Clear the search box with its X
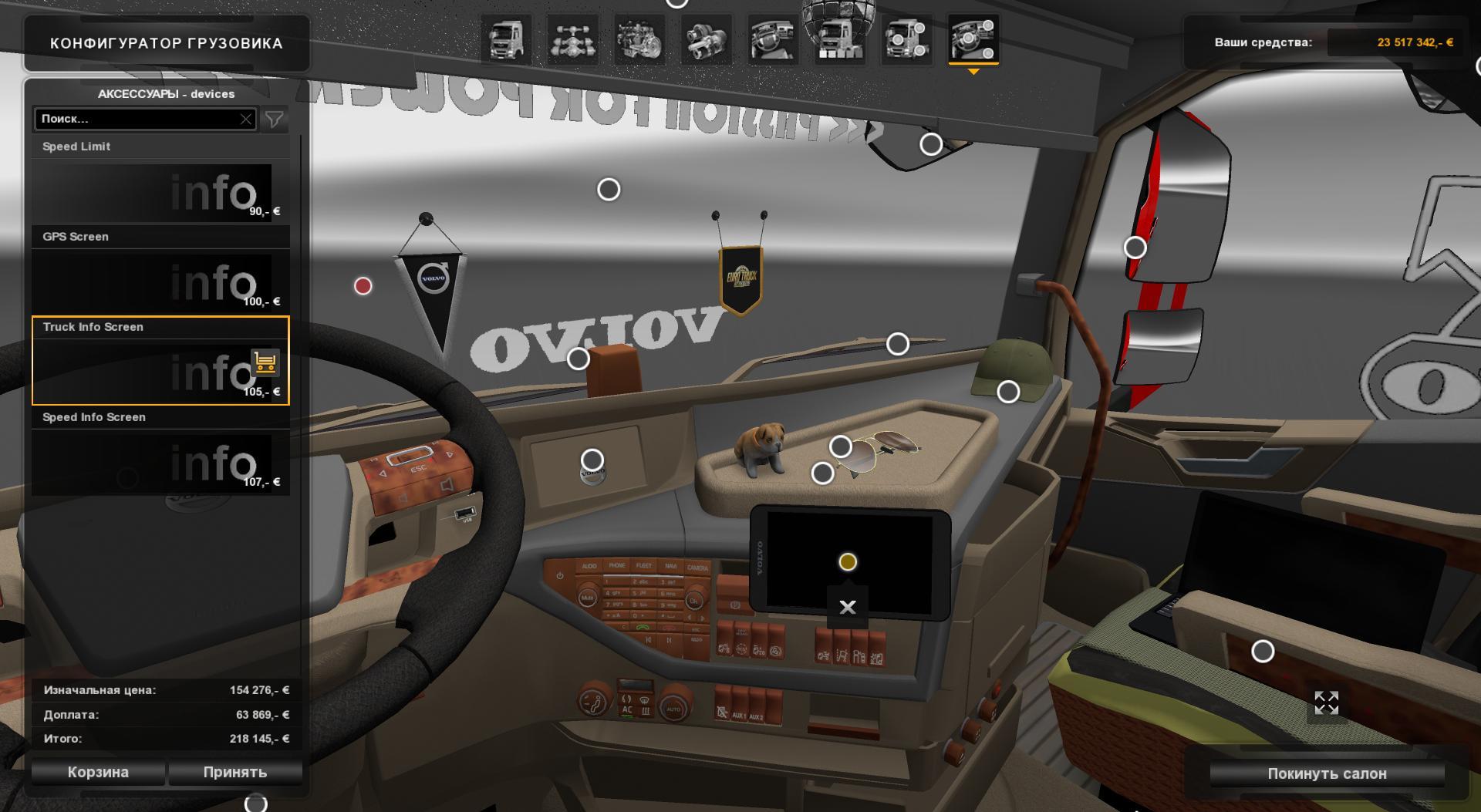This screenshot has width=1481, height=812. pos(246,119)
